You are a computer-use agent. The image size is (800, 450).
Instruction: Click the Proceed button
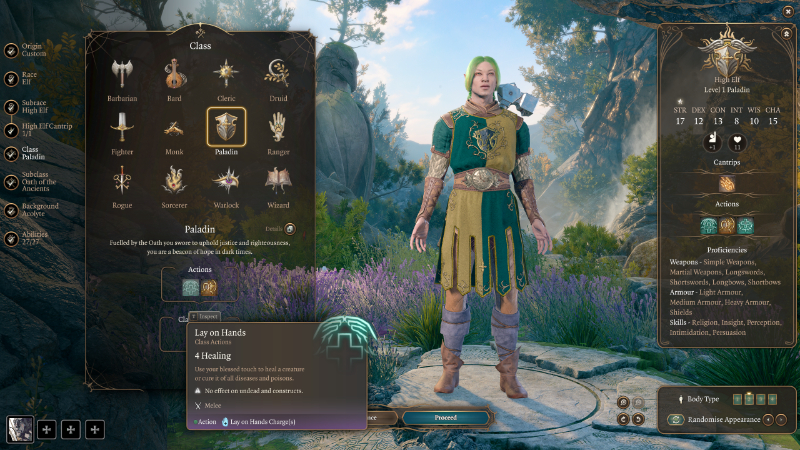(445, 417)
